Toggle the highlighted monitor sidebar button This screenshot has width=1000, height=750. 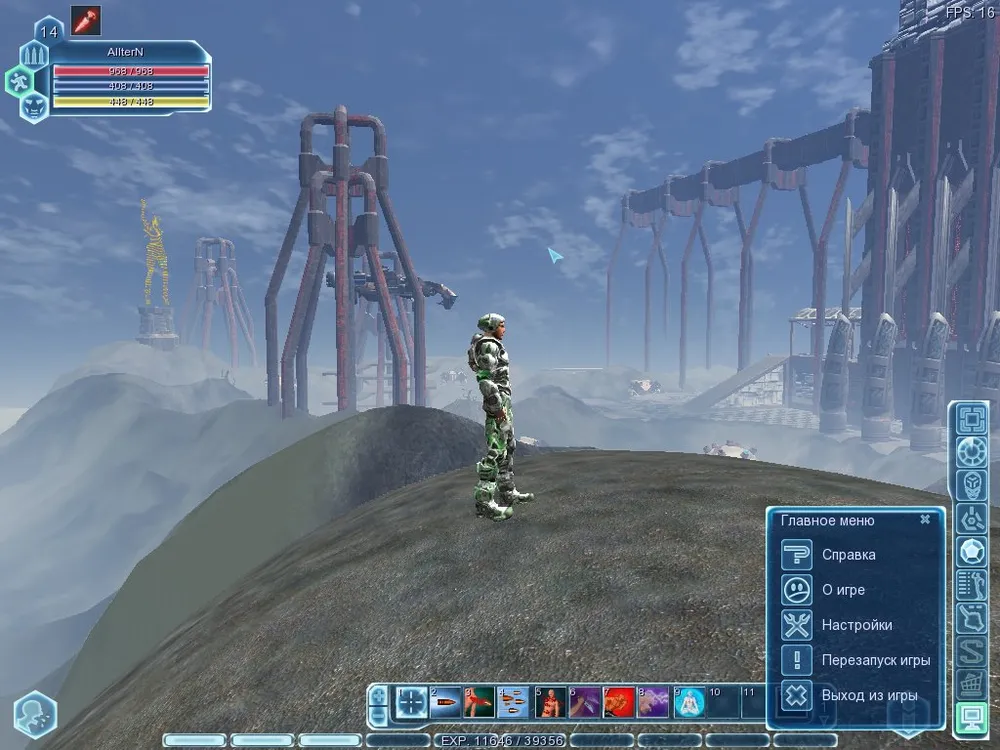coord(969,717)
